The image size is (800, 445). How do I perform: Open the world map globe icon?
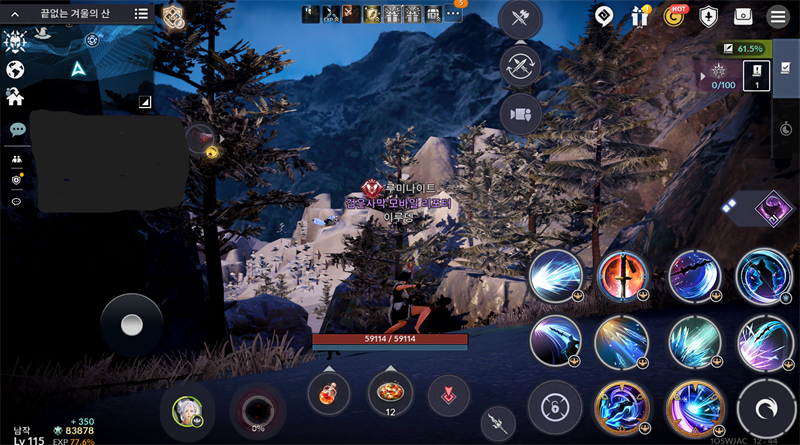[15, 70]
